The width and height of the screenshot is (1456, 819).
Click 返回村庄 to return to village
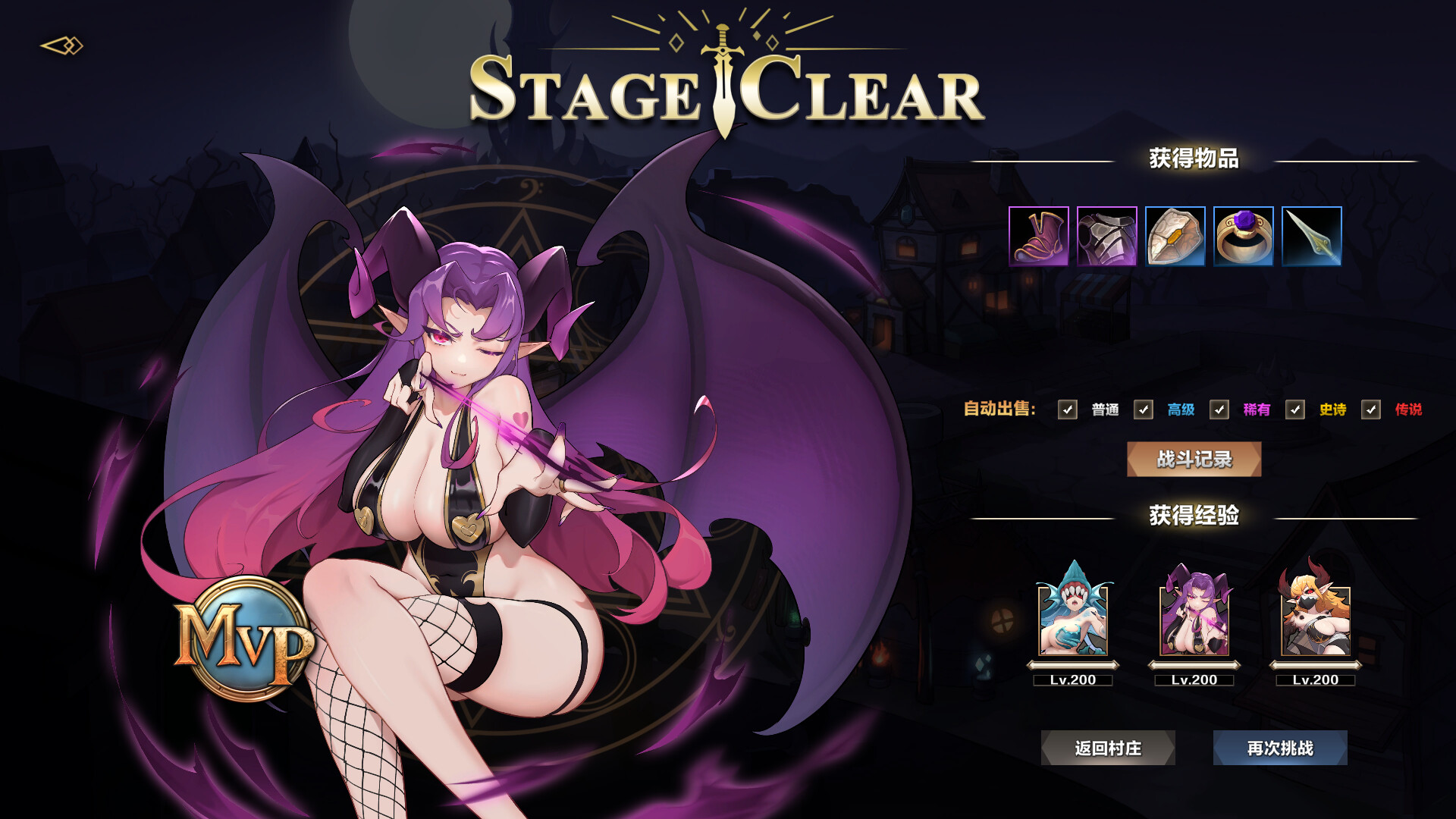[x=1107, y=748]
